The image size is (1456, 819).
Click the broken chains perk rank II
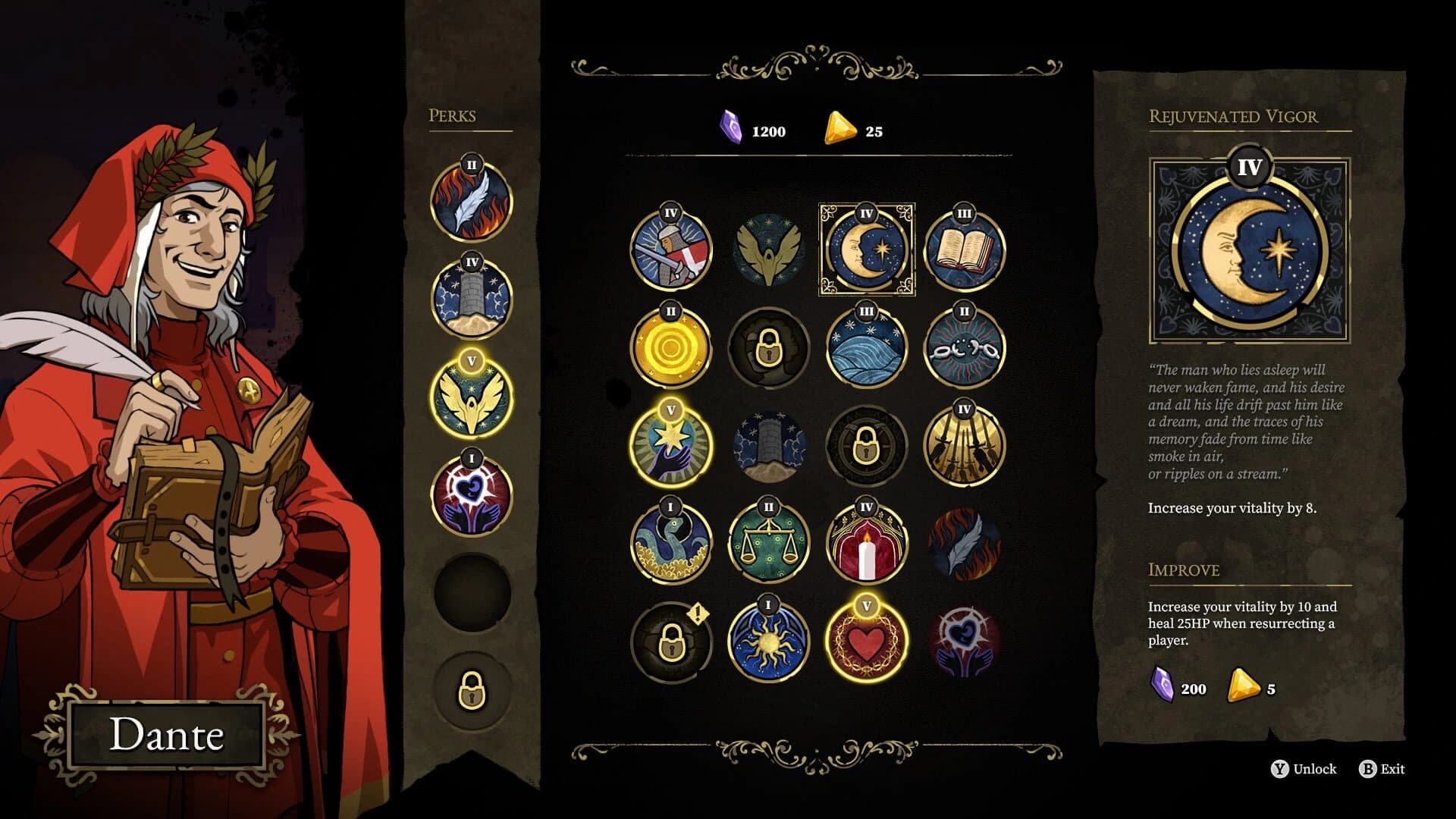(964, 347)
